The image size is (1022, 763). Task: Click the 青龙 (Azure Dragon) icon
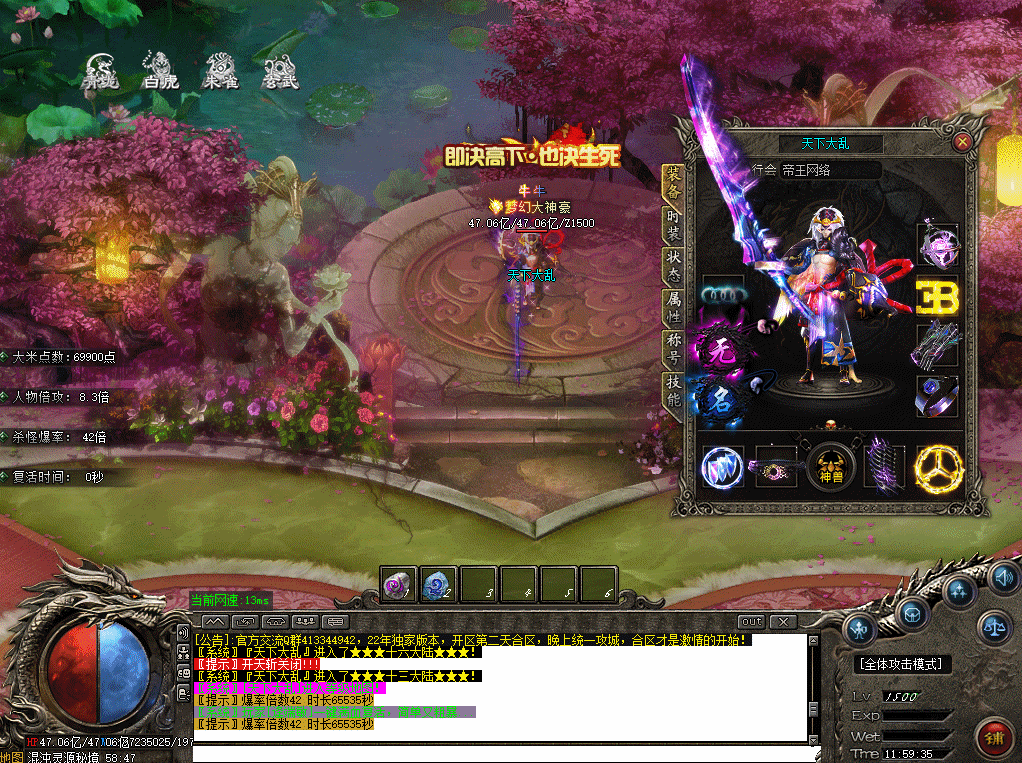[x=100, y=70]
